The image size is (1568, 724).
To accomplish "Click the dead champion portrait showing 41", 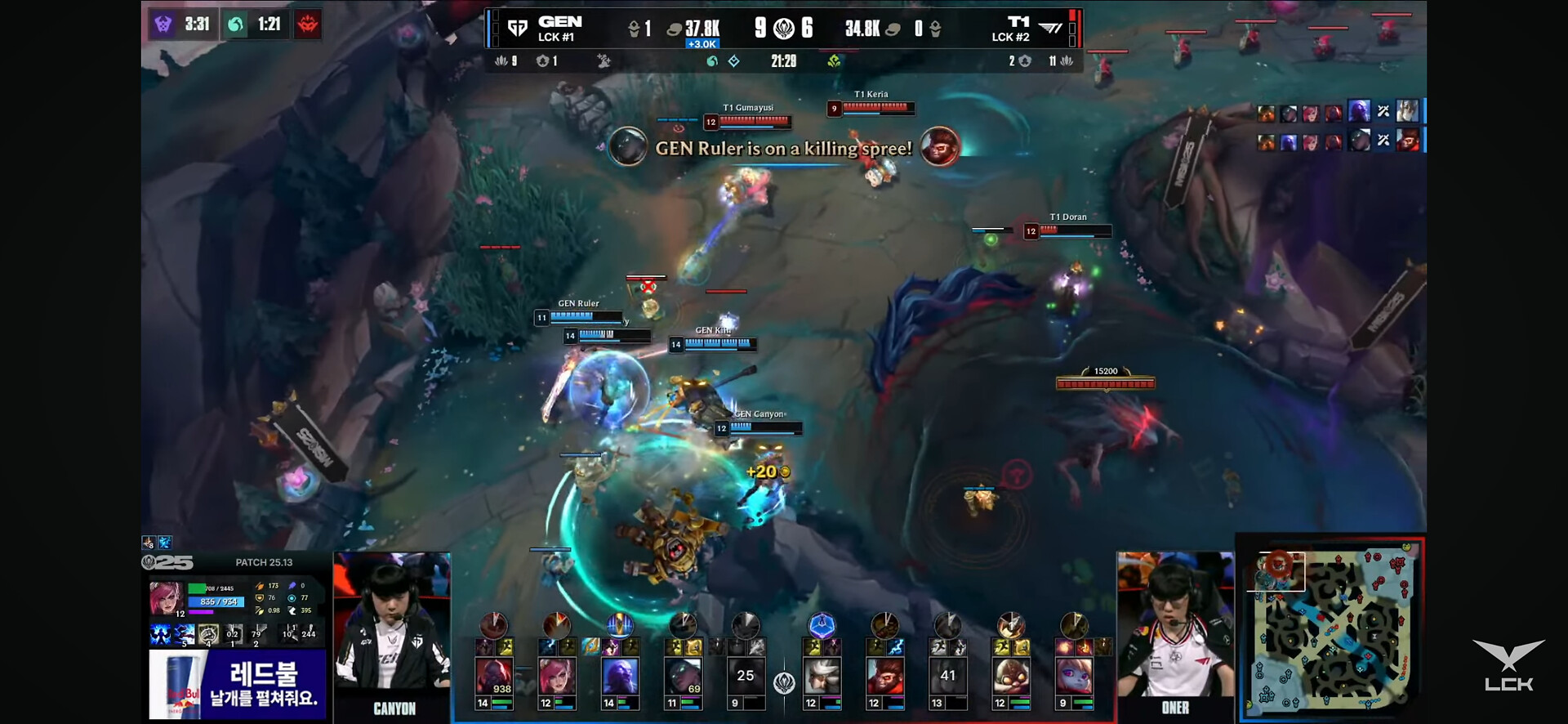I will click(x=947, y=677).
